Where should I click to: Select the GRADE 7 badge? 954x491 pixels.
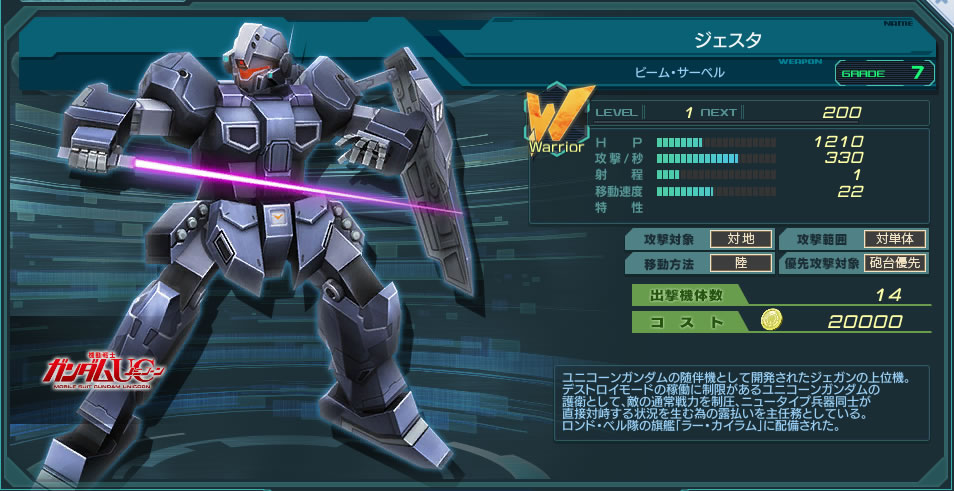884,72
